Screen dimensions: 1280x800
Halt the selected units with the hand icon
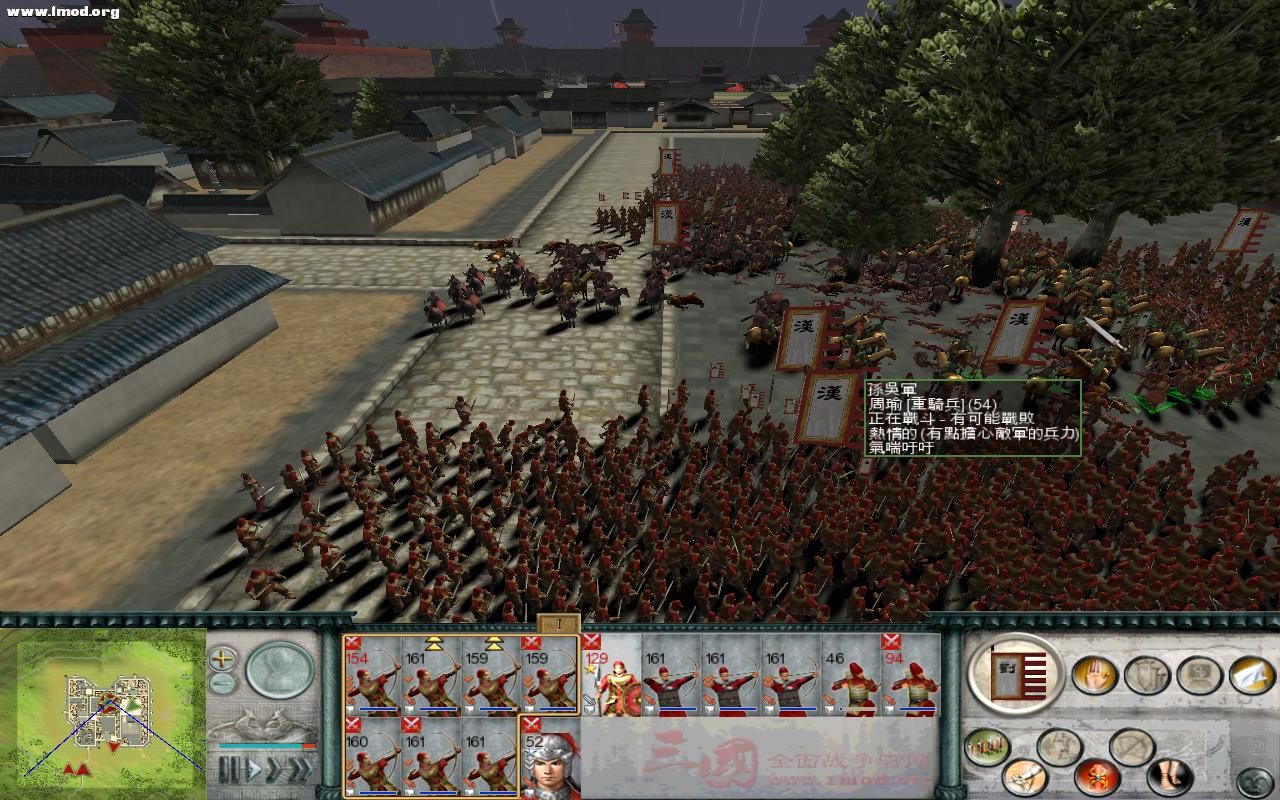click(x=1095, y=674)
